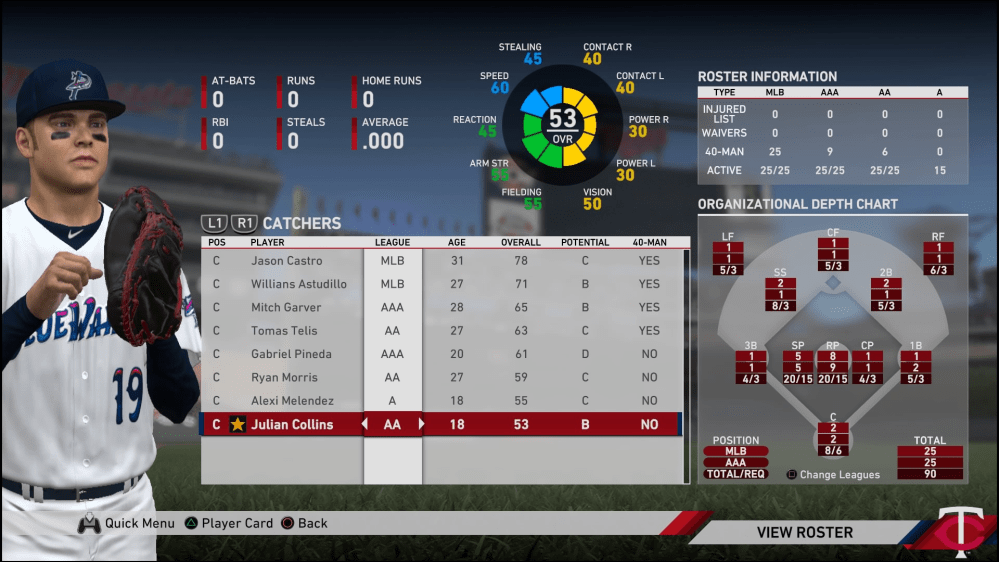The image size is (999, 562).
Task: Choose the starting pitcher depth chart box
Action: coord(797,366)
